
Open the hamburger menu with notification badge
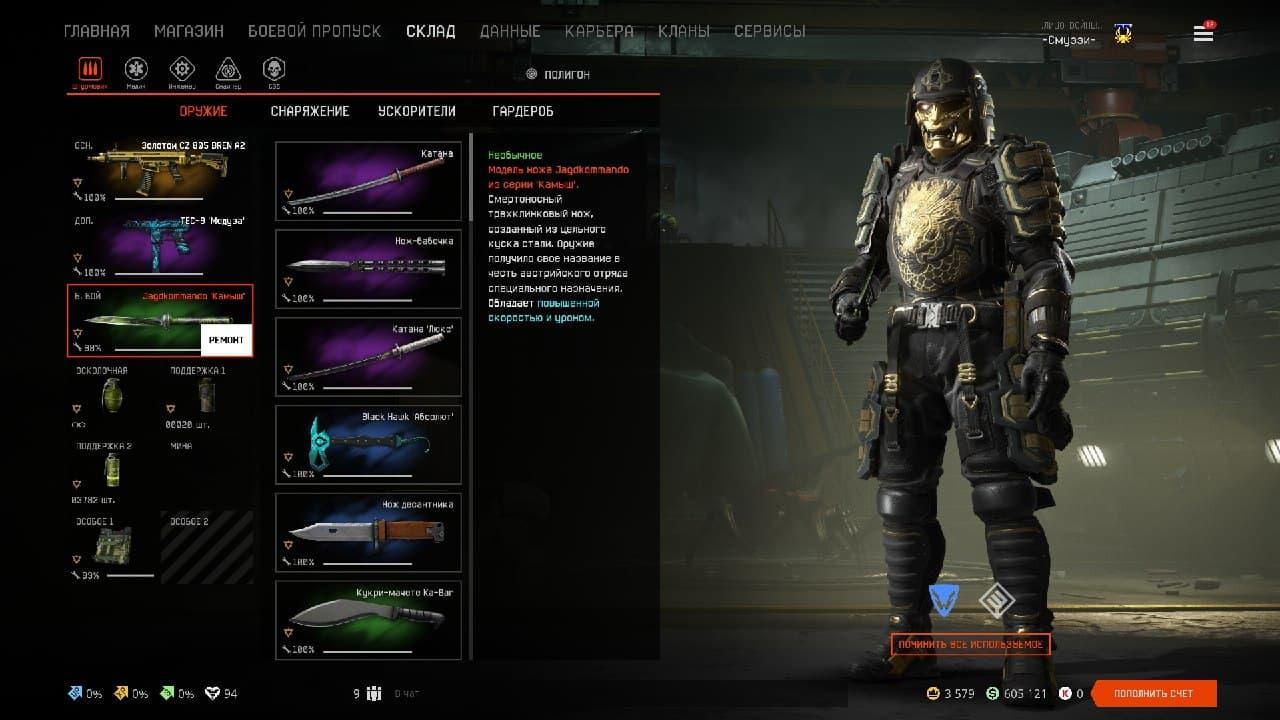coord(1203,34)
